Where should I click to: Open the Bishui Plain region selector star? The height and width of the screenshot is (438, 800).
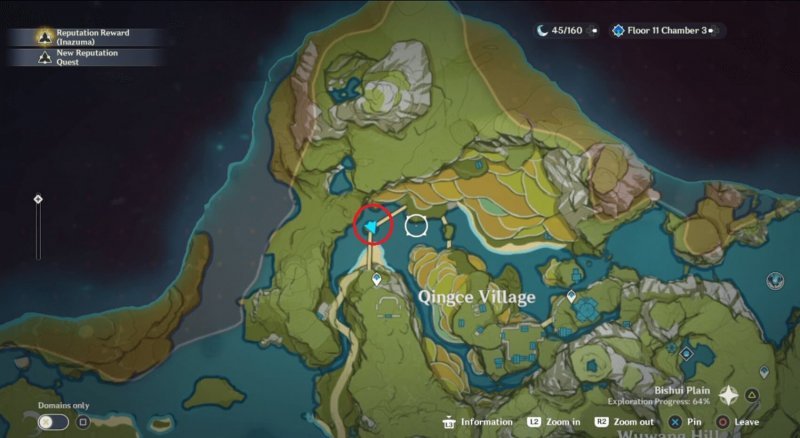(x=729, y=395)
